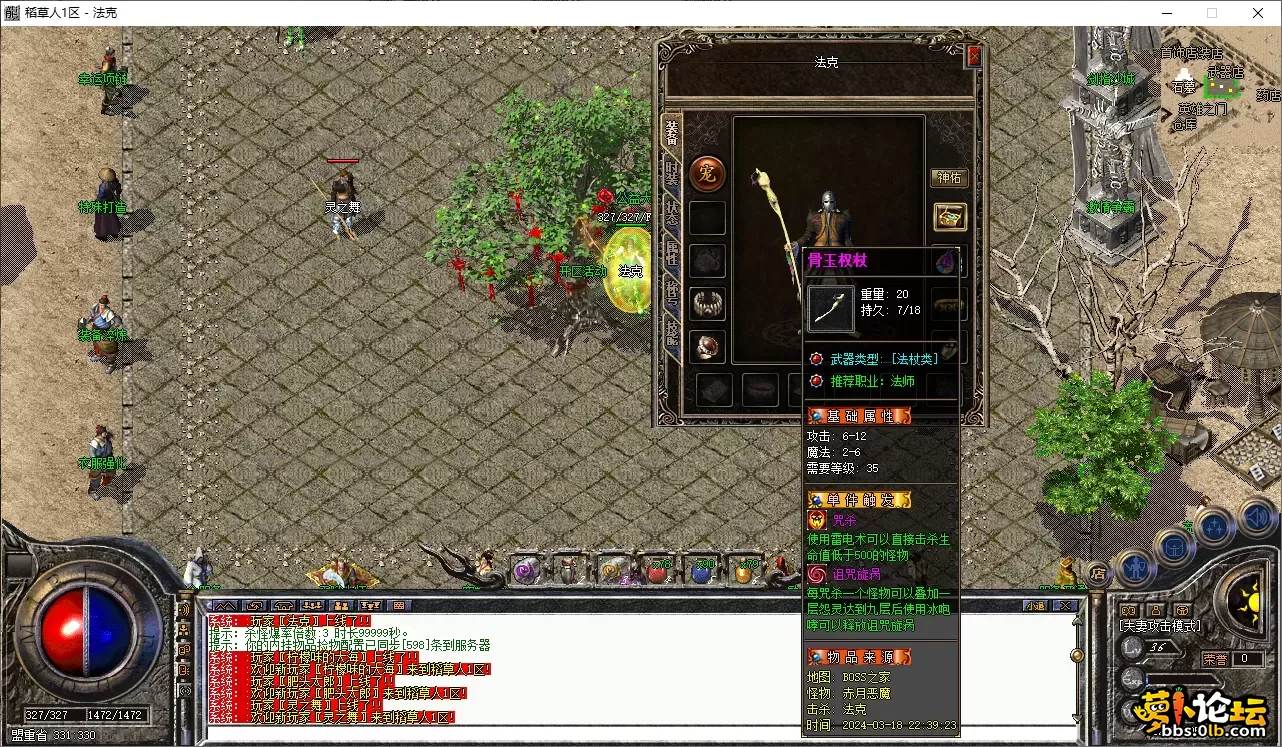Screen dimensions: 1282x747
Task: Use the blue potion in the hotbar
Action: (x=702, y=572)
